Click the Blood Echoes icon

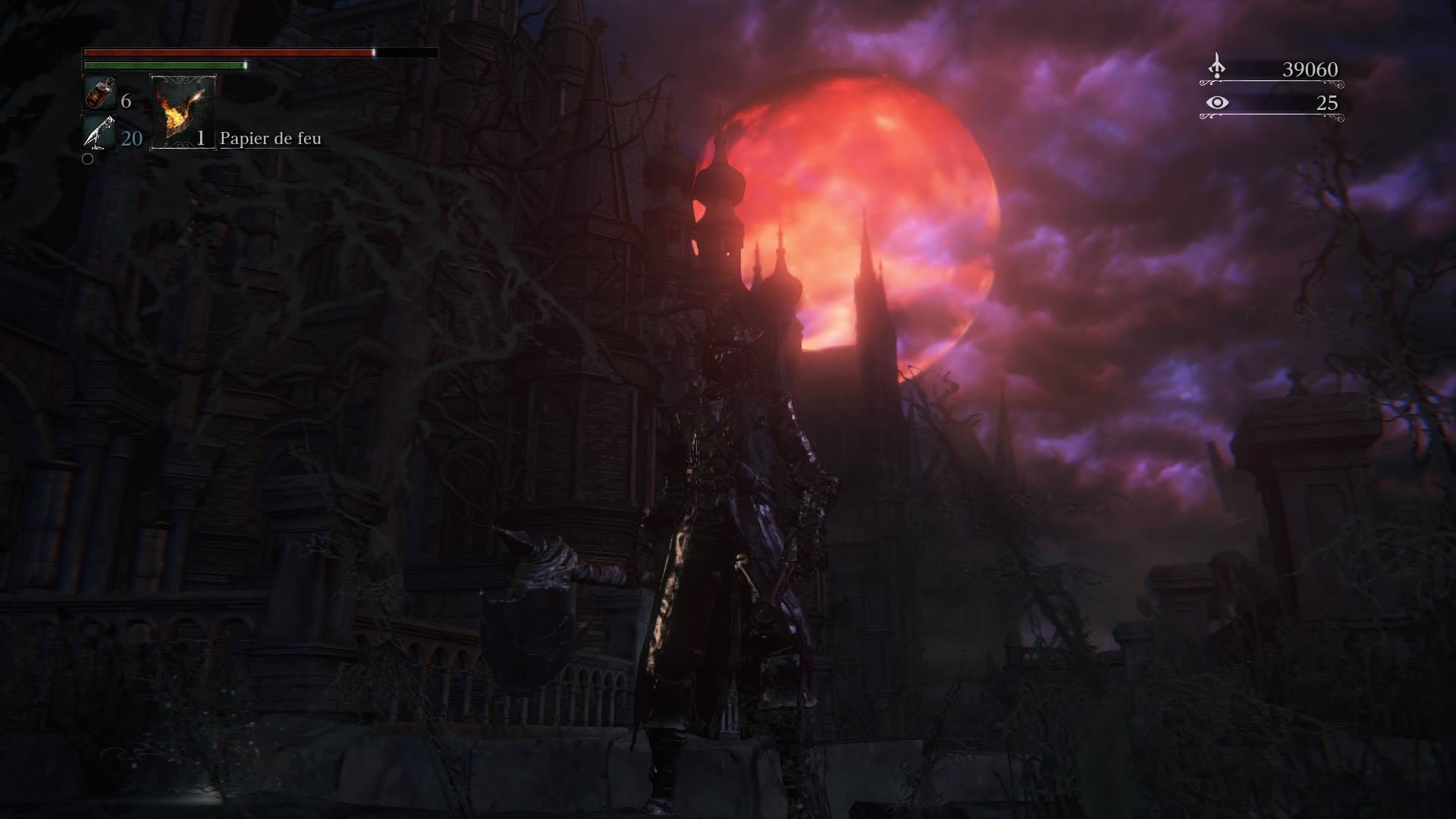click(x=1216, y=67)
